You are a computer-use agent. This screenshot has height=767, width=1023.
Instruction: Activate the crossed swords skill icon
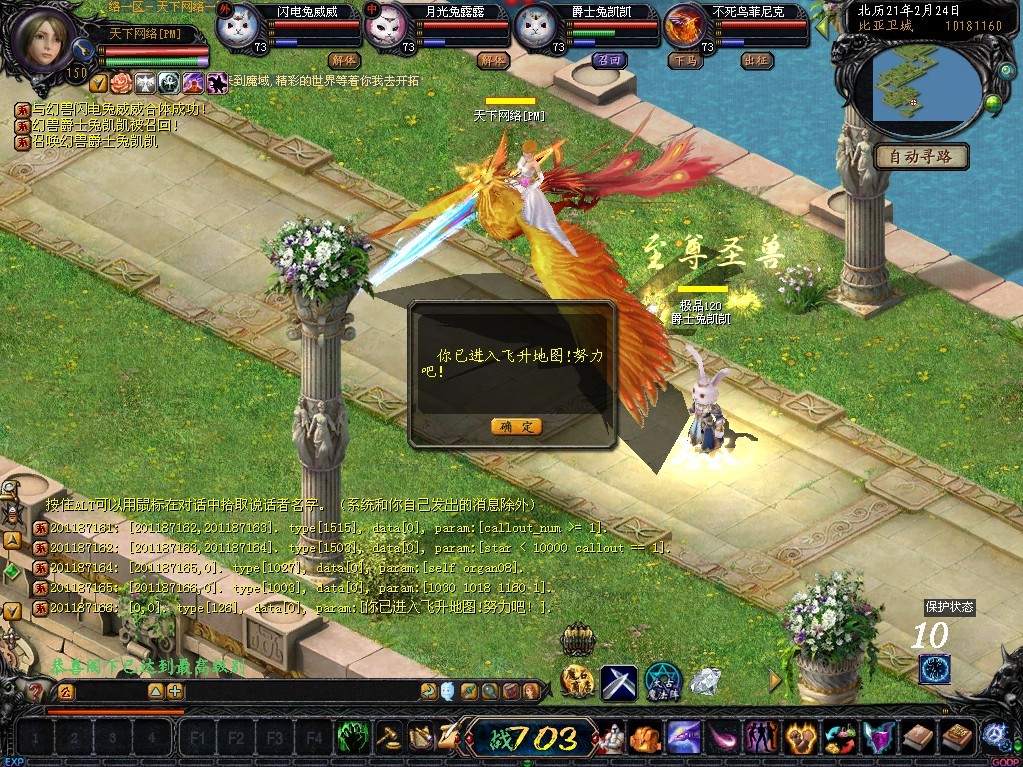click(x=619, y=682)
